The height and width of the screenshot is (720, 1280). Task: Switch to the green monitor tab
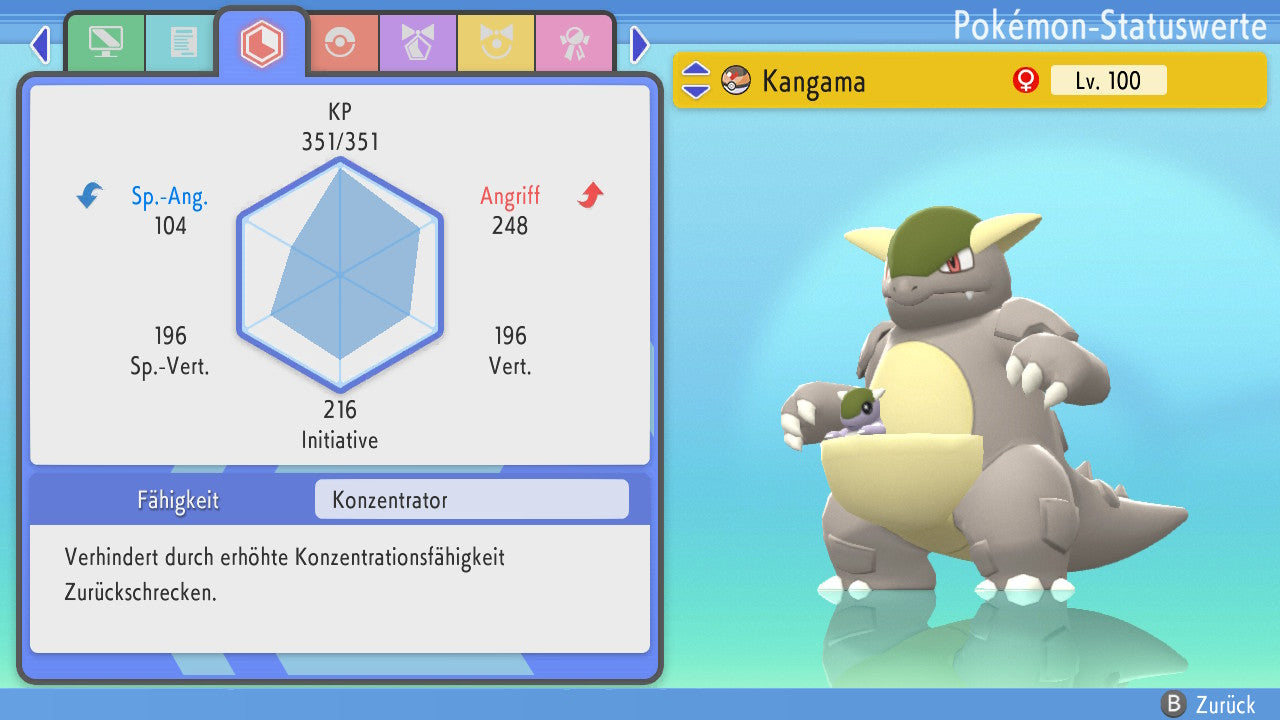click(105, 43)
